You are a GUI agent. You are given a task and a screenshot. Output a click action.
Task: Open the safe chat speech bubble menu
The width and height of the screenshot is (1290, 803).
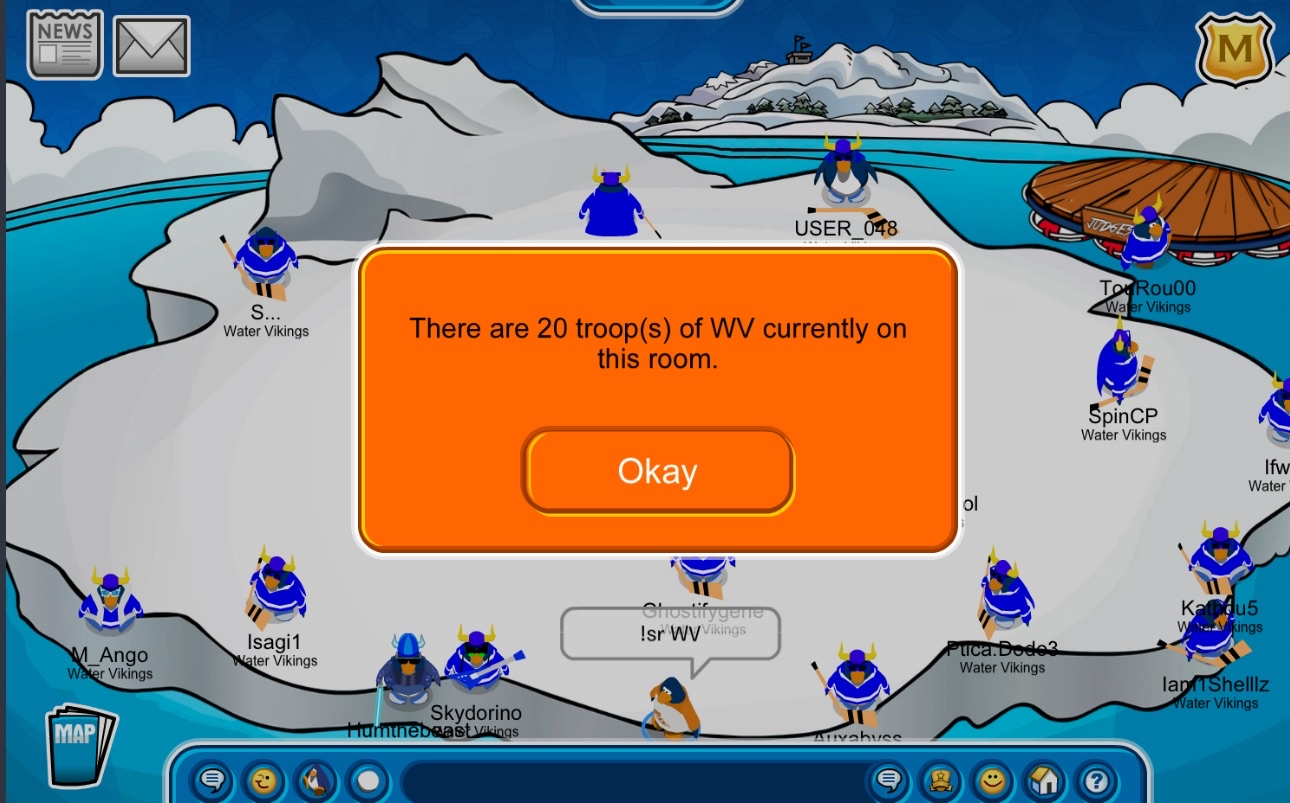click(211, 780)
